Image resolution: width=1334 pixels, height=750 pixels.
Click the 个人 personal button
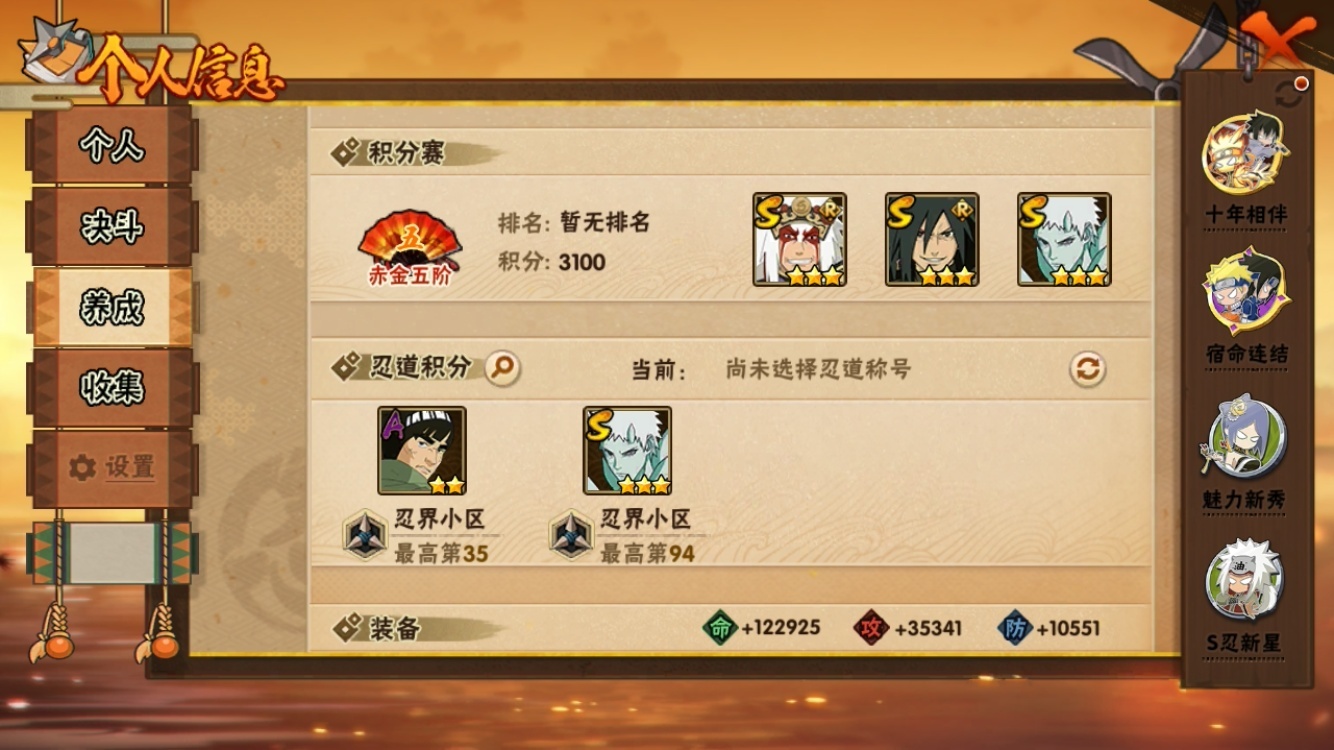(113, 145)
